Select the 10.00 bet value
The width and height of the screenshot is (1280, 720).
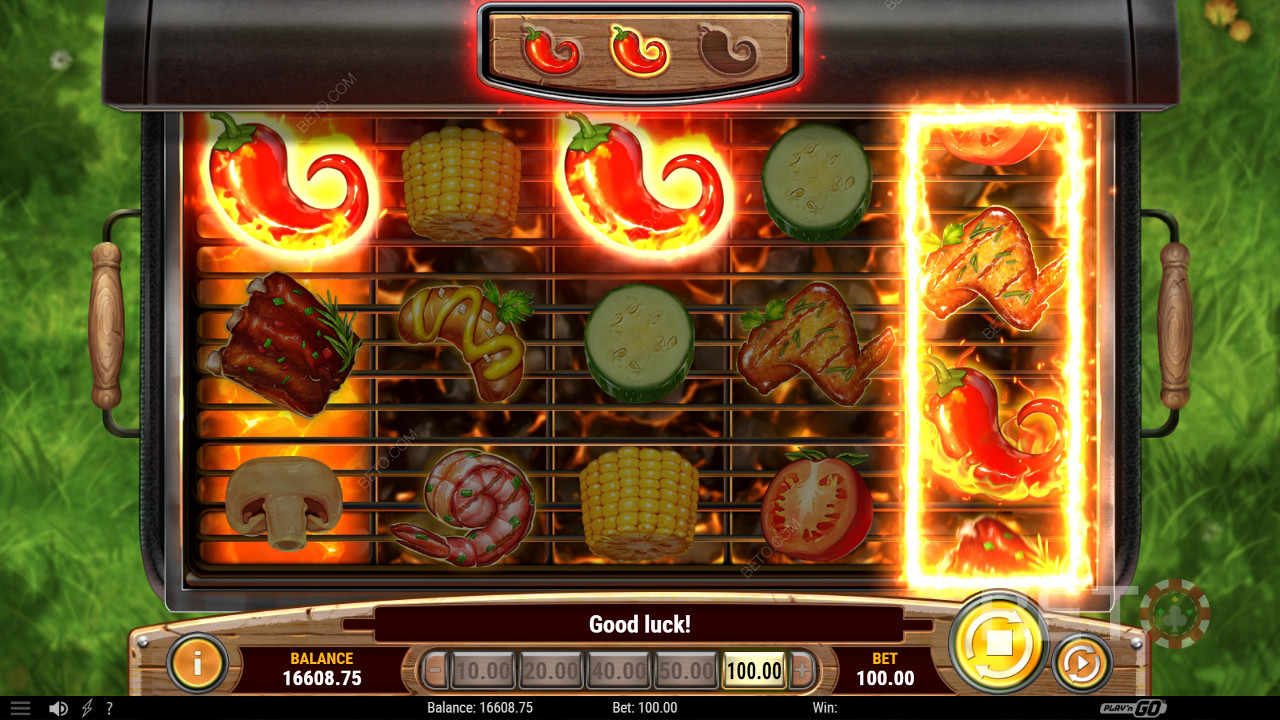click(x=483, y=670)
